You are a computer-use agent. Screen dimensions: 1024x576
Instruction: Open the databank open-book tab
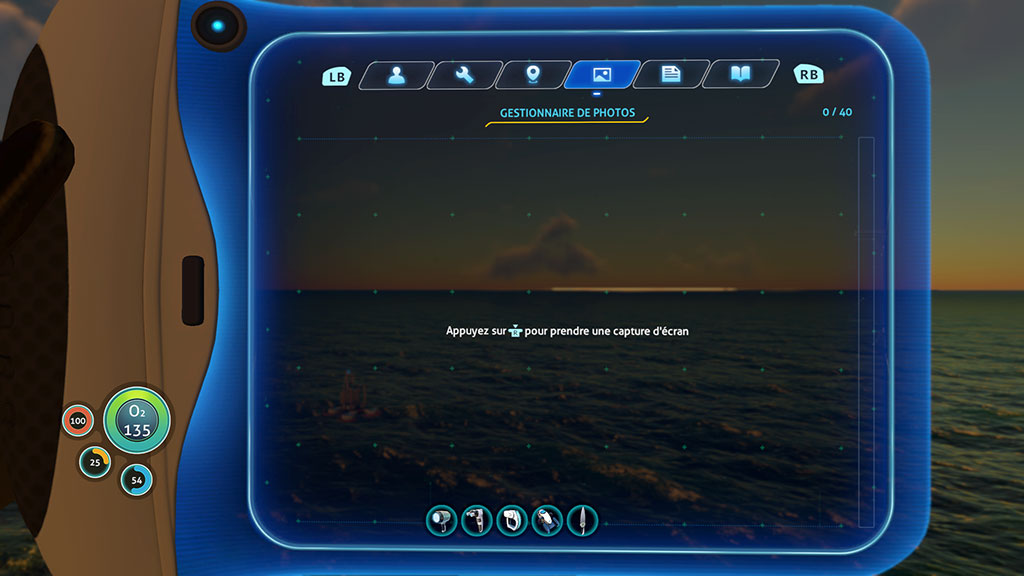tap(740, 75)
